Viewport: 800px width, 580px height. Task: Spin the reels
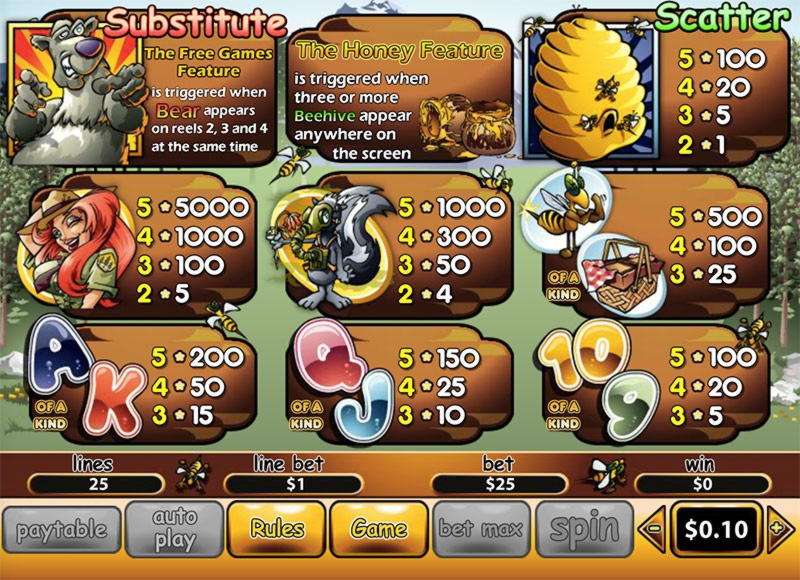(x=584, y=529)
